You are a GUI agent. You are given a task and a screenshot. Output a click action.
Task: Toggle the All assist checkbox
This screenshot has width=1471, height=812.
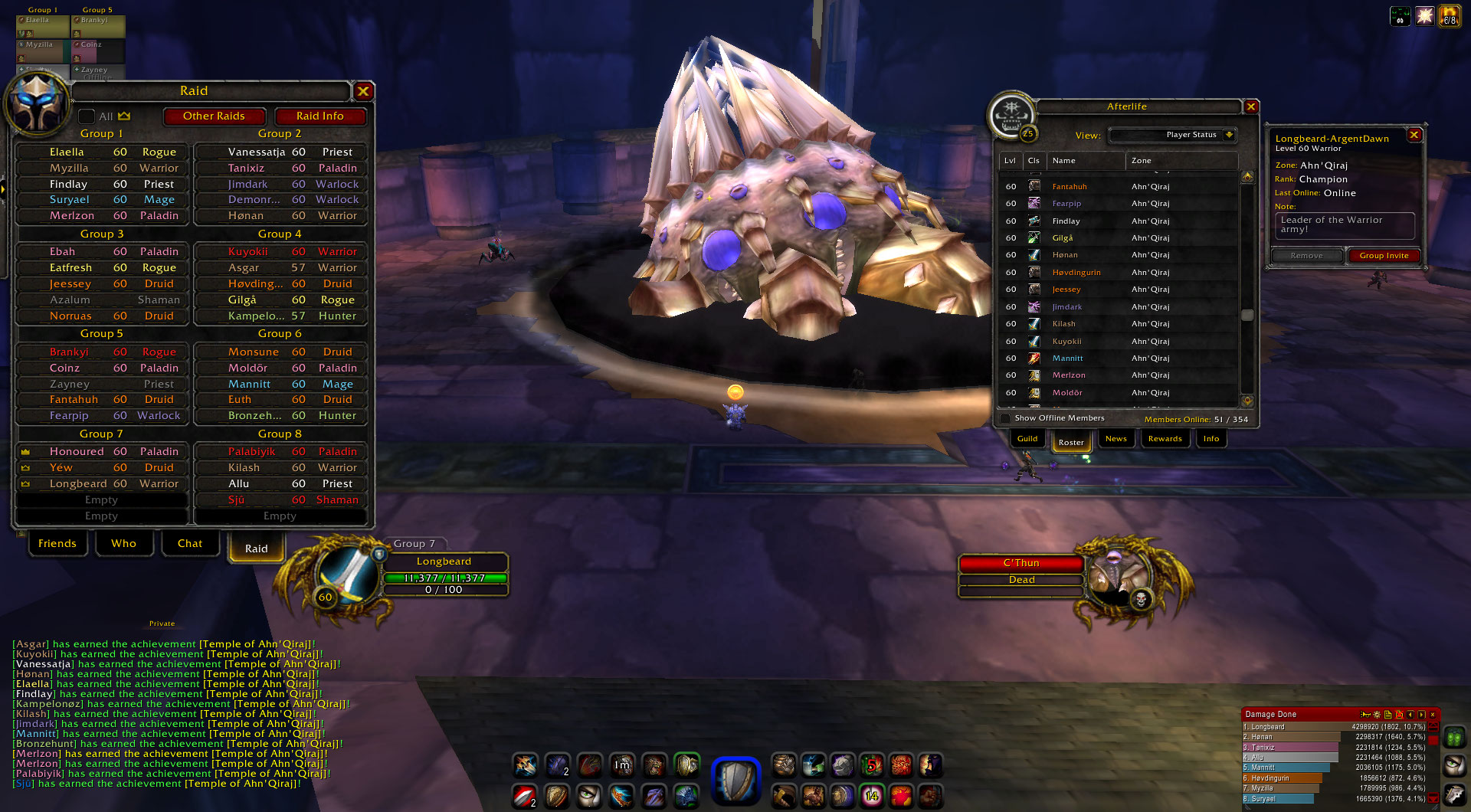[87, 116]
